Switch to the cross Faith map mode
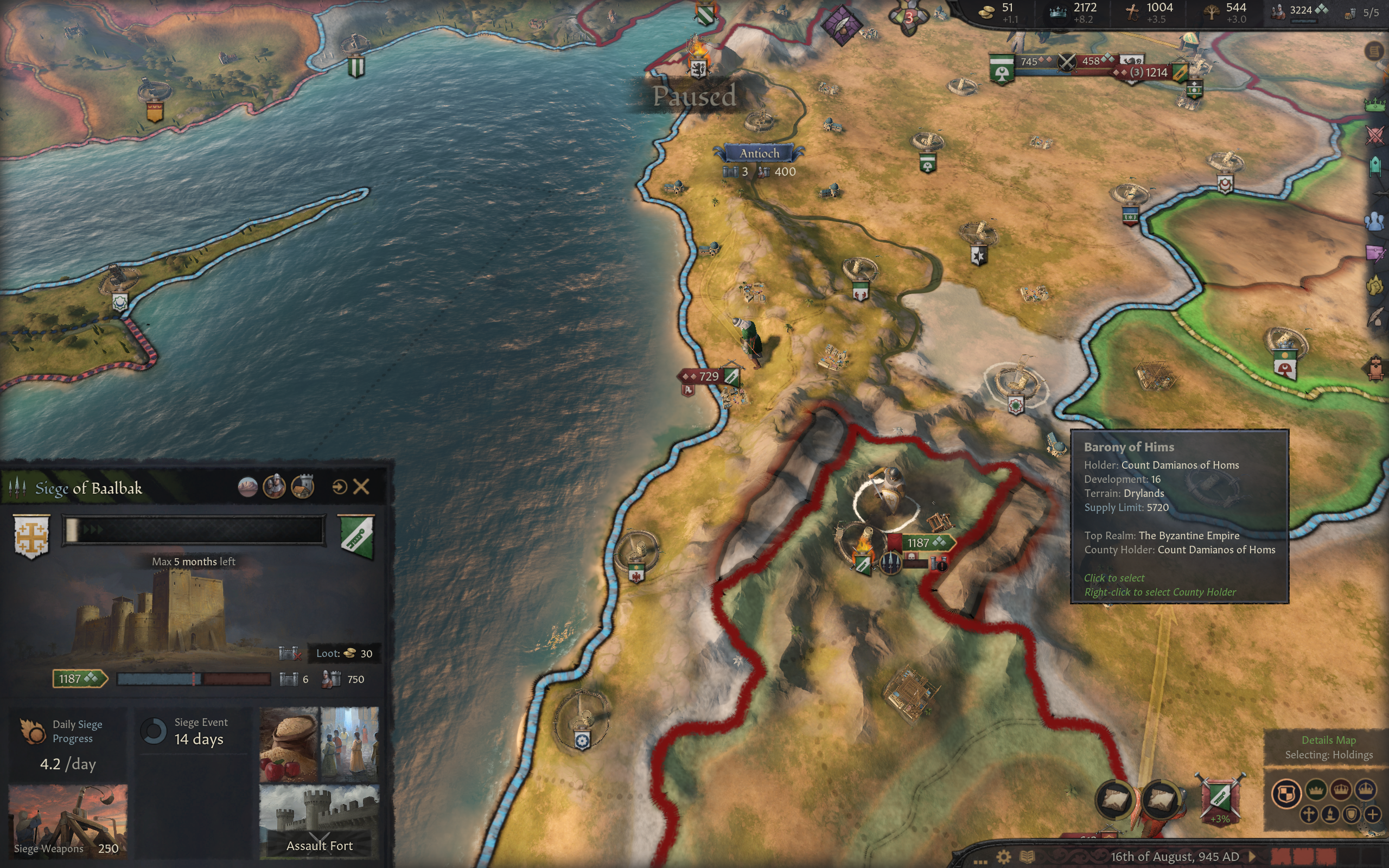 [1309, 814]
